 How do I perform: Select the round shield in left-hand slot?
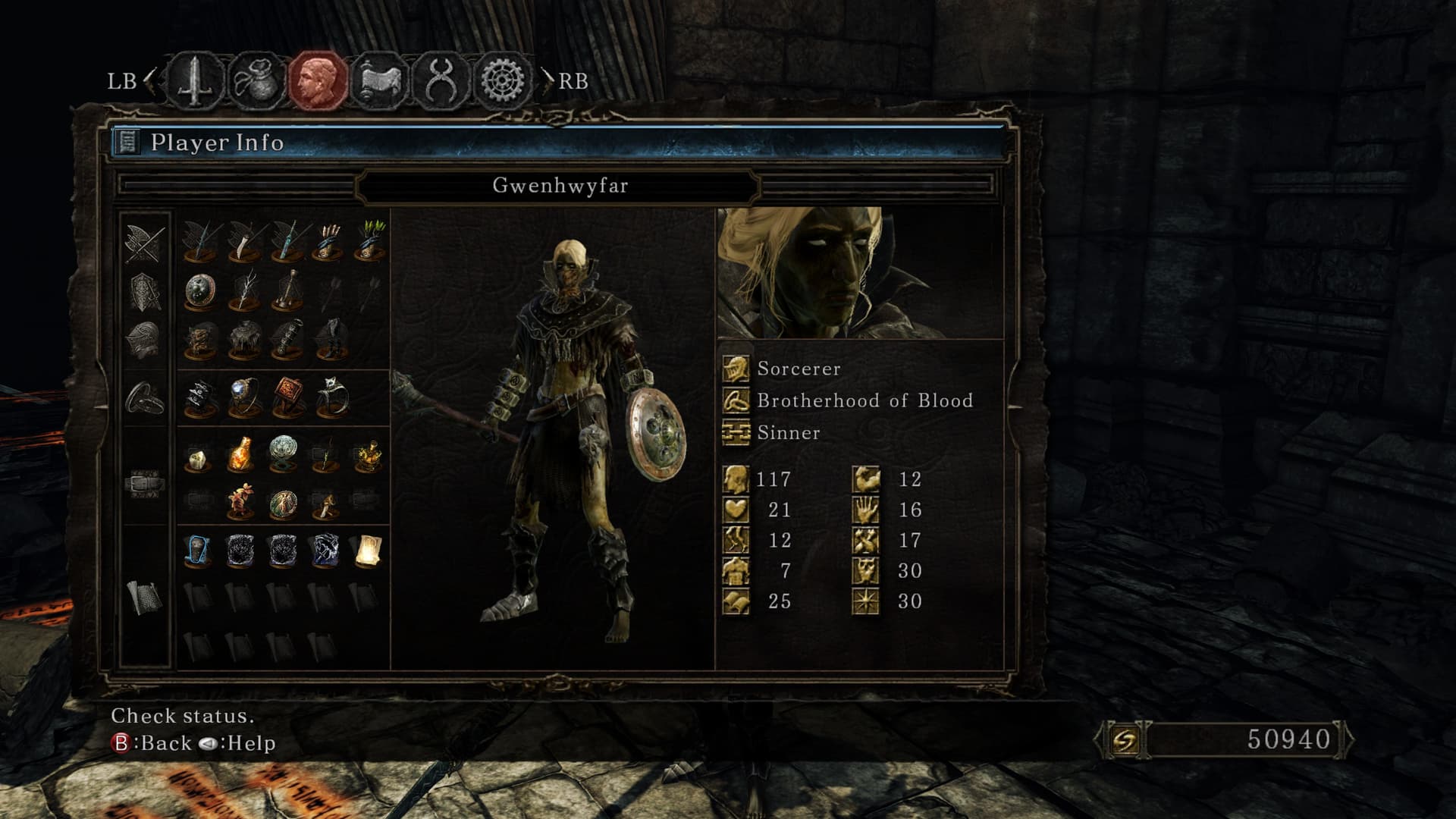[x=201, y=291]
